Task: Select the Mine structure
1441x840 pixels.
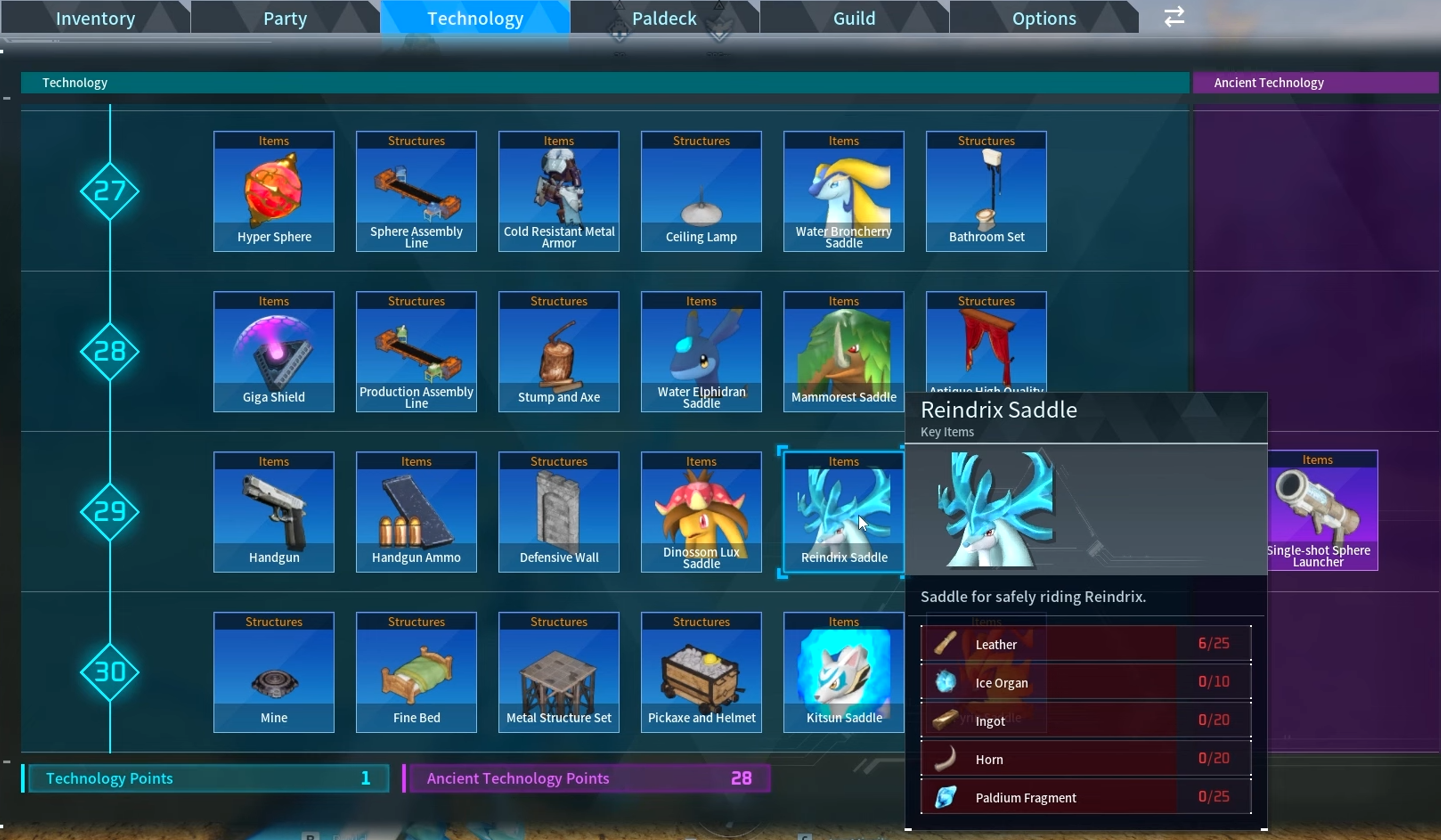Action: click(274, 671)
